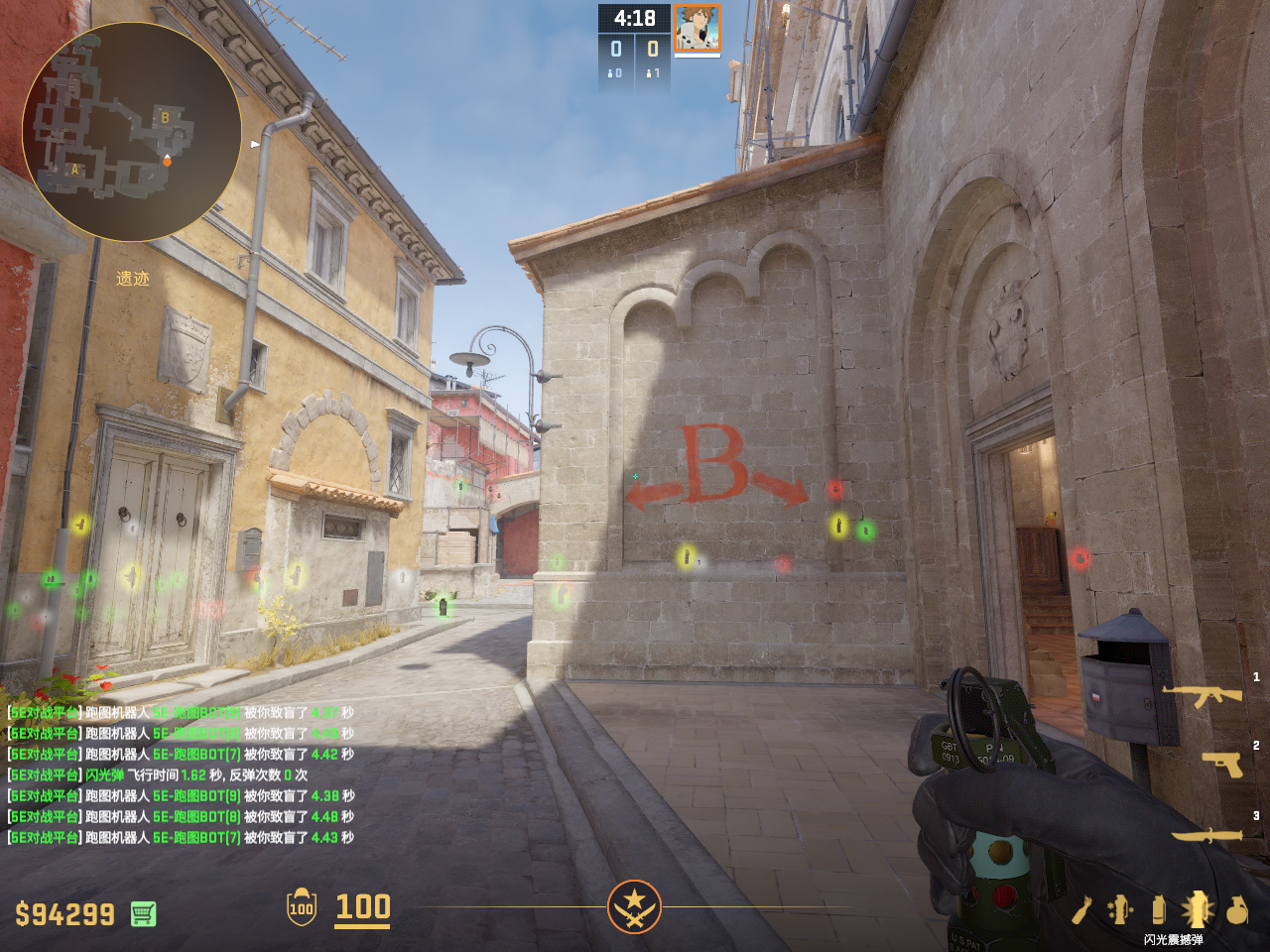The image size is (1270, 952).
Task: Click the team star emblem
Action: 634,906
